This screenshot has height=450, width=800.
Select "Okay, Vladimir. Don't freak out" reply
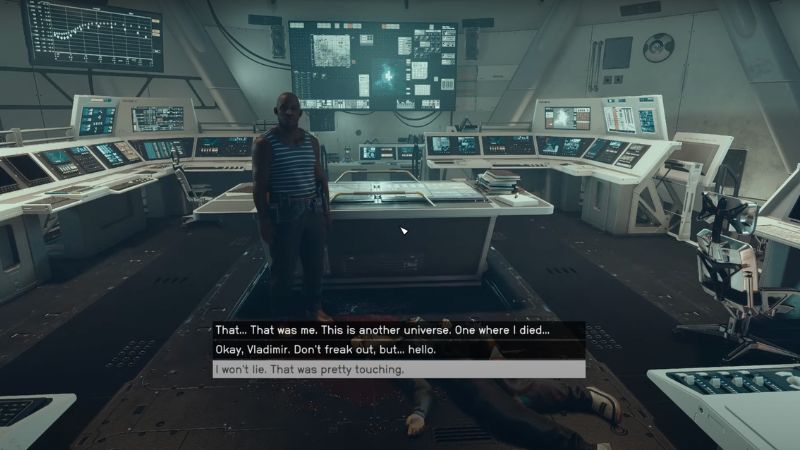tap(326, 350)
